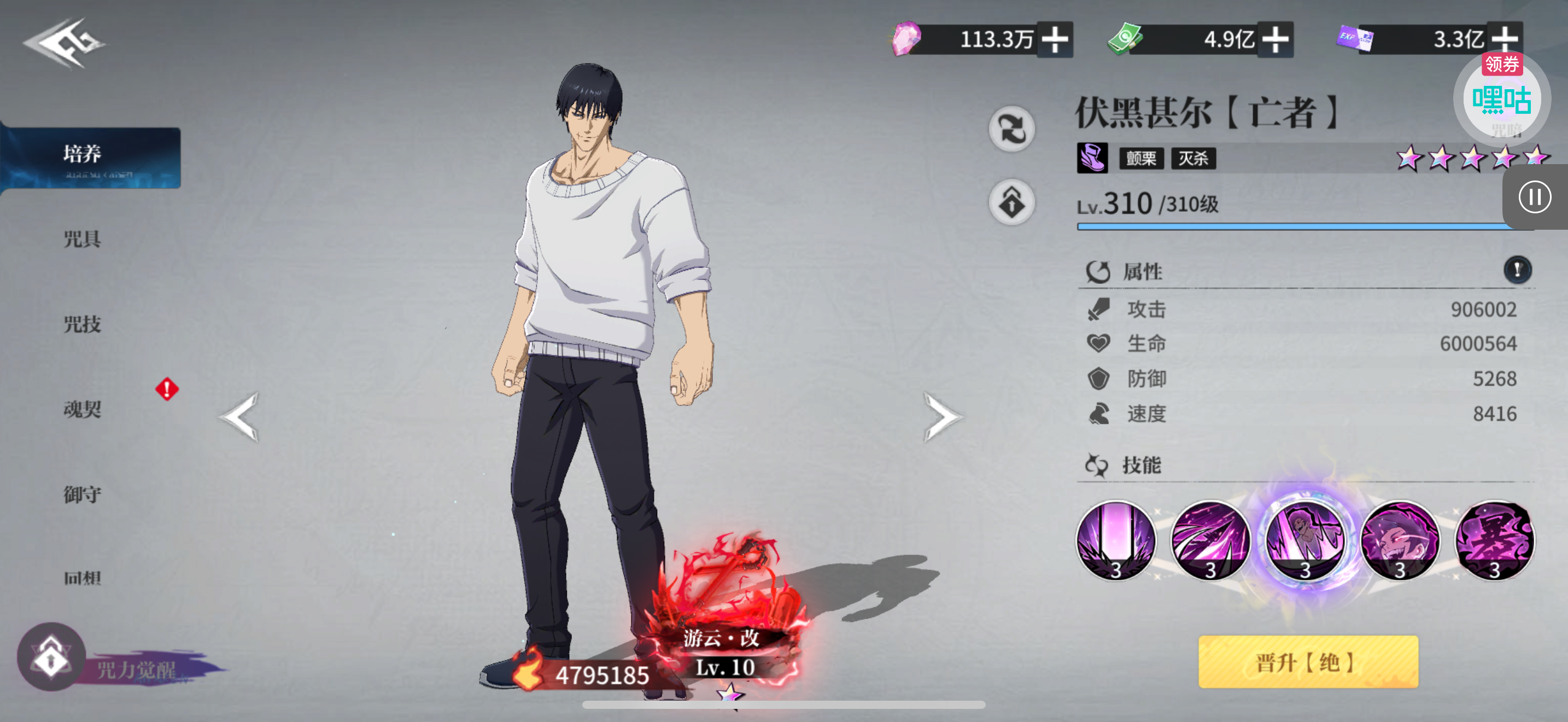Tap the pause overlay button
This screenshot has width=1568, height=722.
pos(1534,197)
